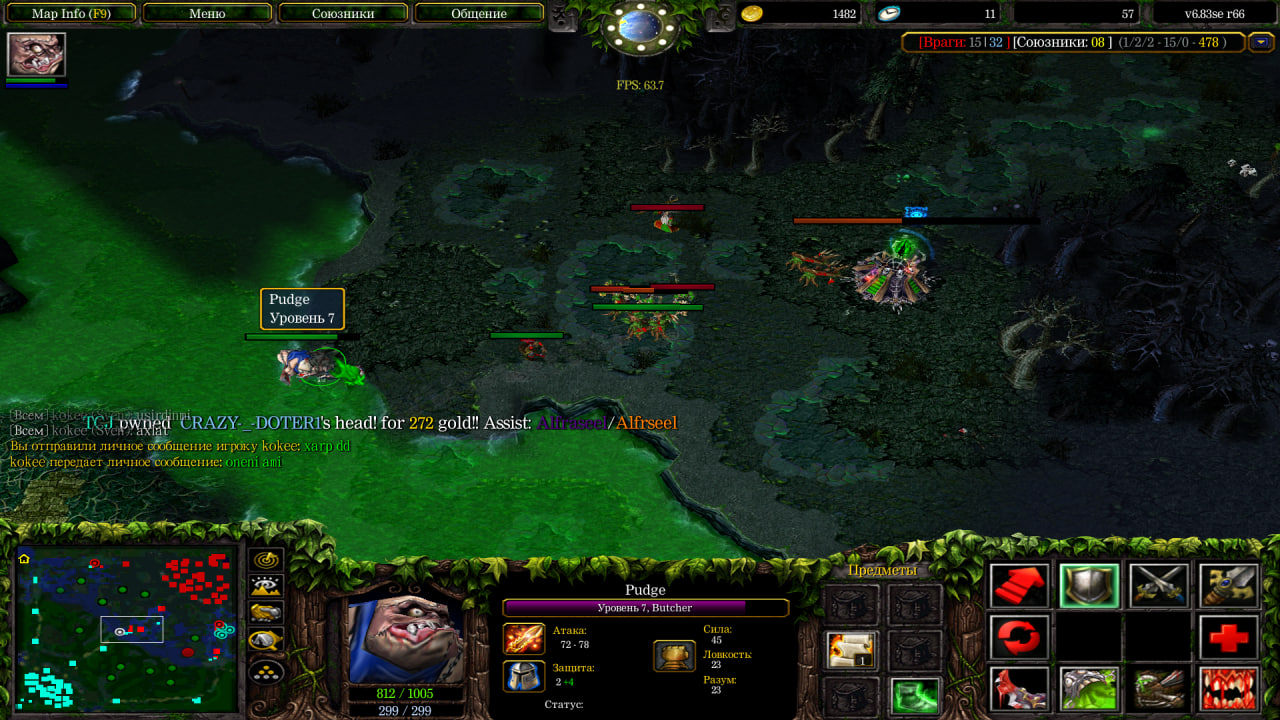This screenshot has width=1280, height=720.
Task: Open the Союзники allies menu
Action: click(343, 14)
